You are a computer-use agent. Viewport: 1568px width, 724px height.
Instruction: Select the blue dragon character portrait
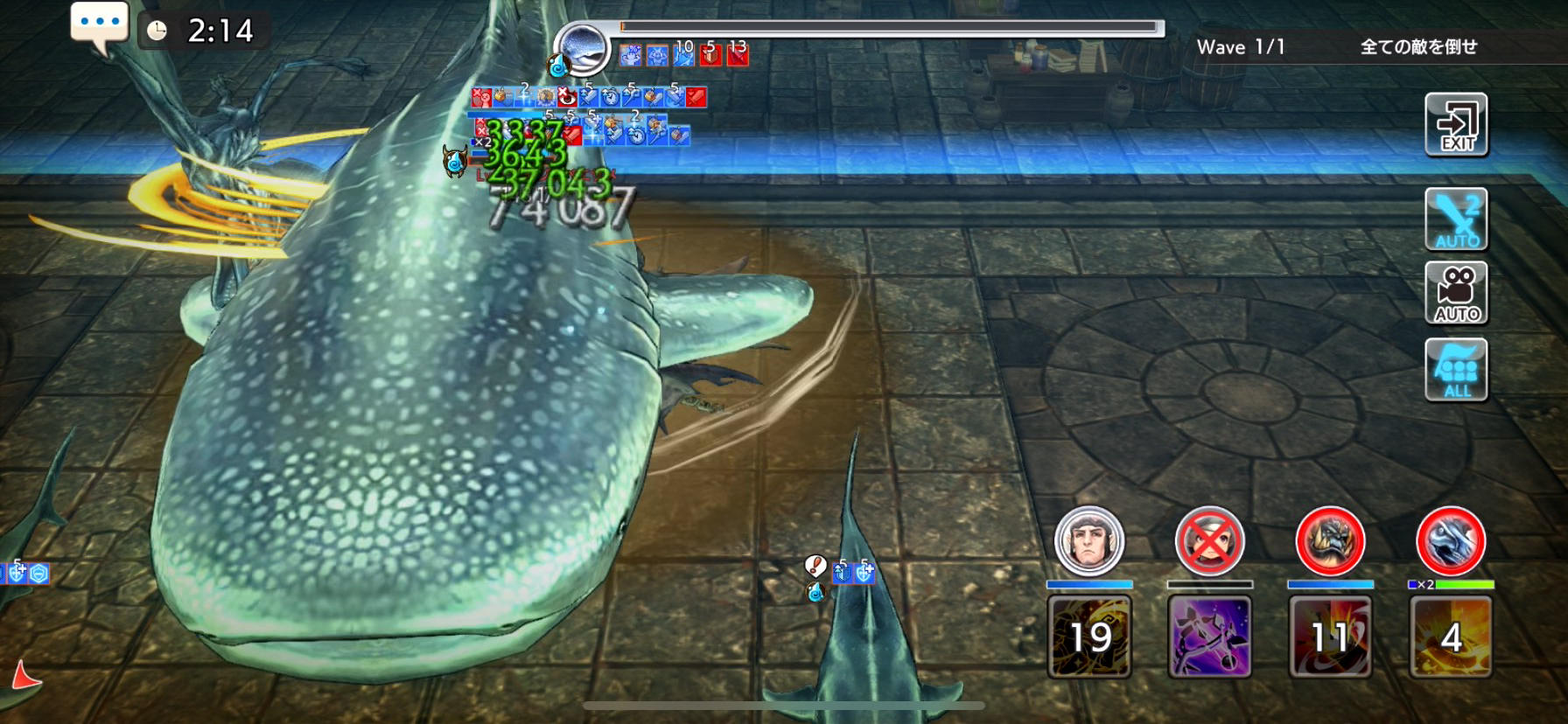[1451, 541]
